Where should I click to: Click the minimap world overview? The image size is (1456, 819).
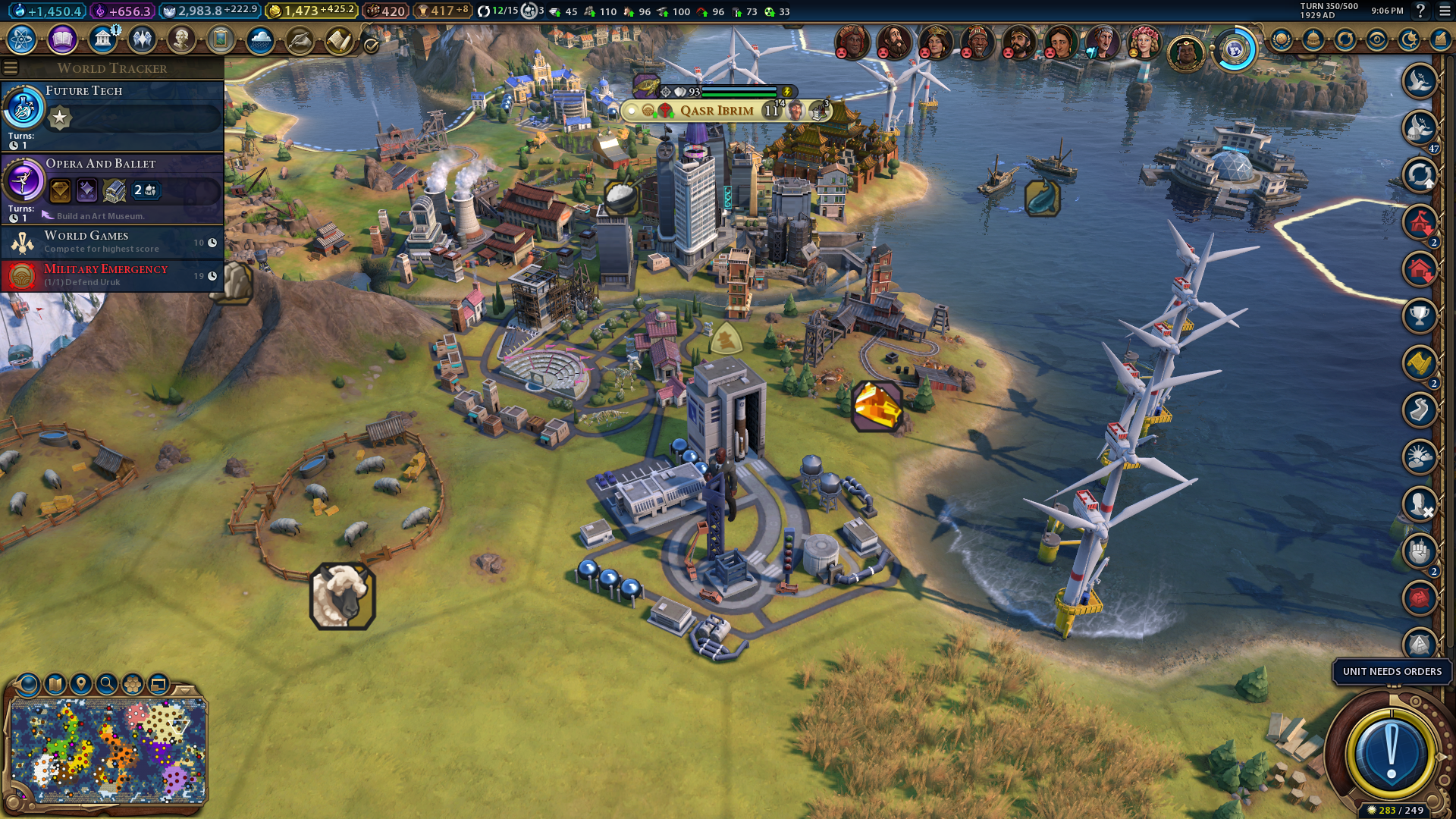pyautogui.click(x=108, y=751)
